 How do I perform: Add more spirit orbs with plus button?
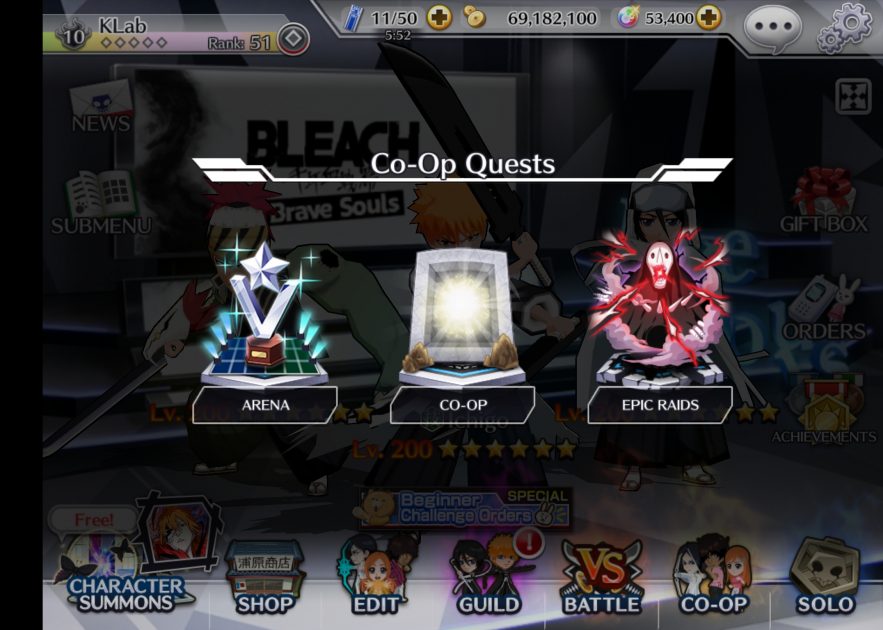point(708,17)
